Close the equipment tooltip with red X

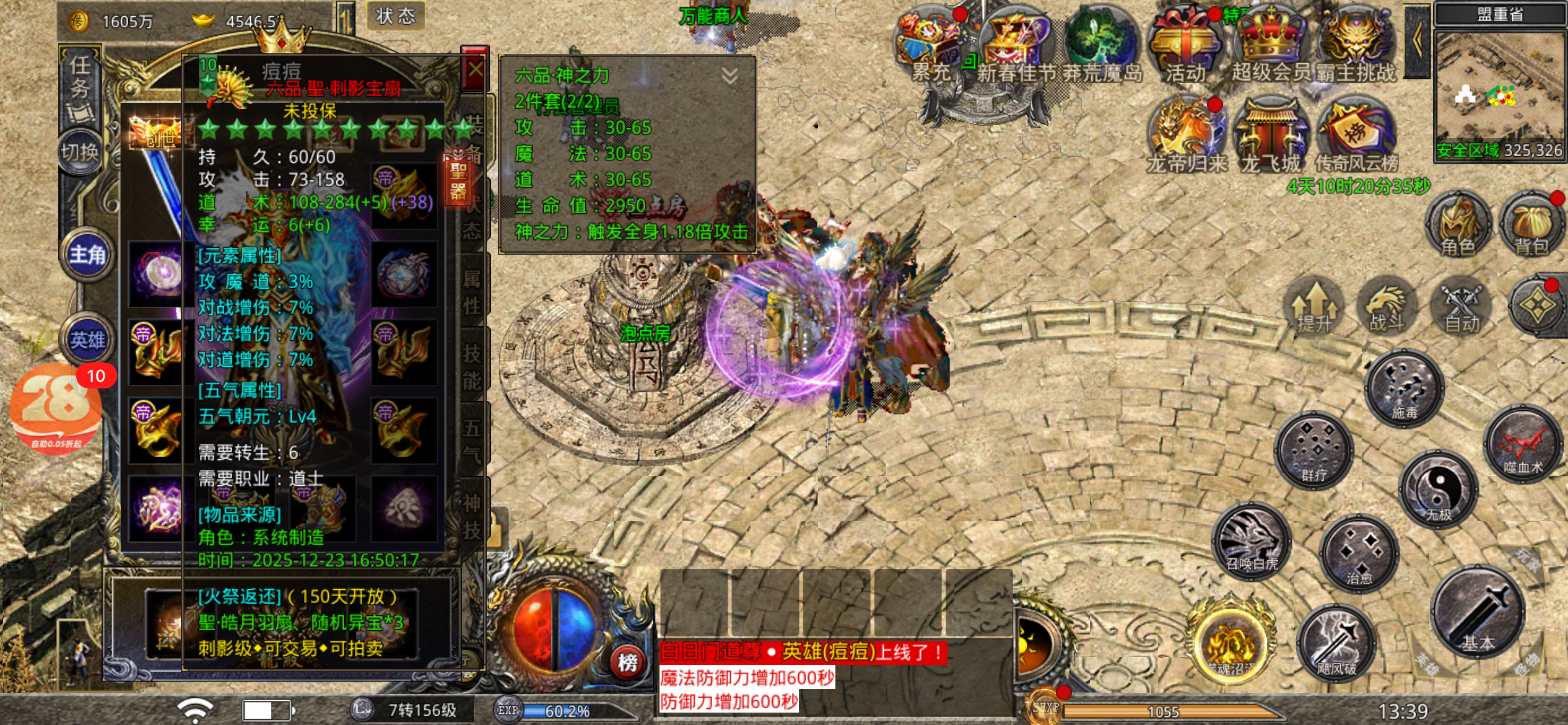474,69
